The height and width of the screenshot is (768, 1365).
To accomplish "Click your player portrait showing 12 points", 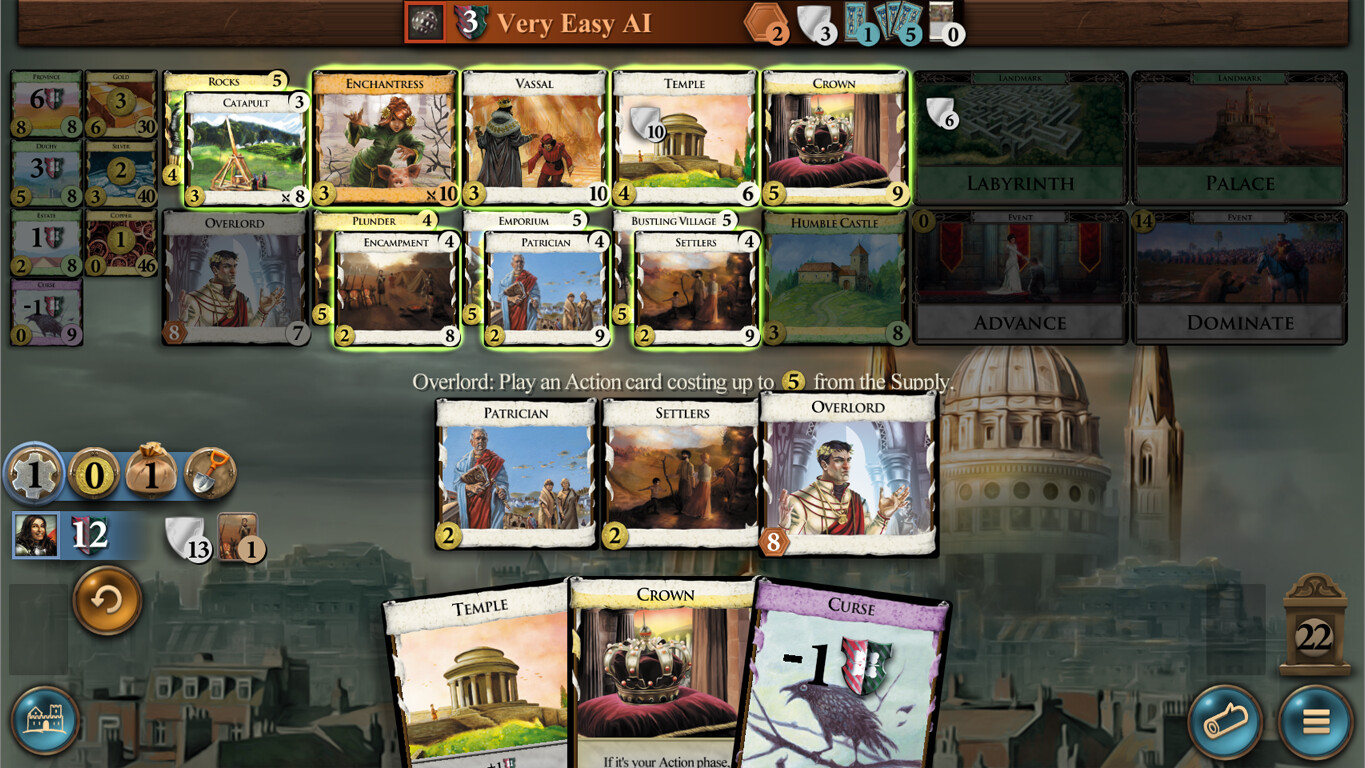I will click(35, 535).
